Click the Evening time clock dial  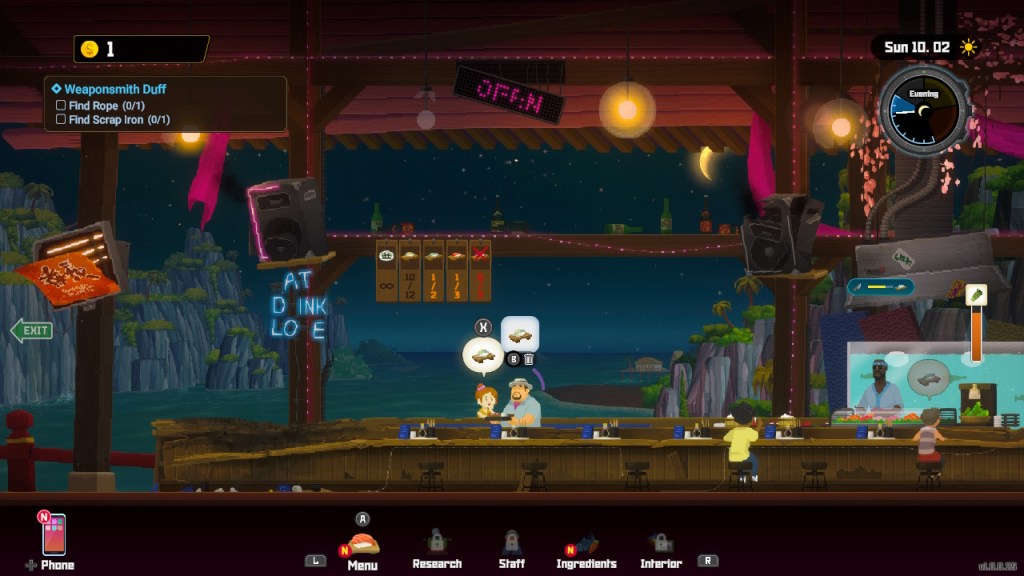[923, 110]
